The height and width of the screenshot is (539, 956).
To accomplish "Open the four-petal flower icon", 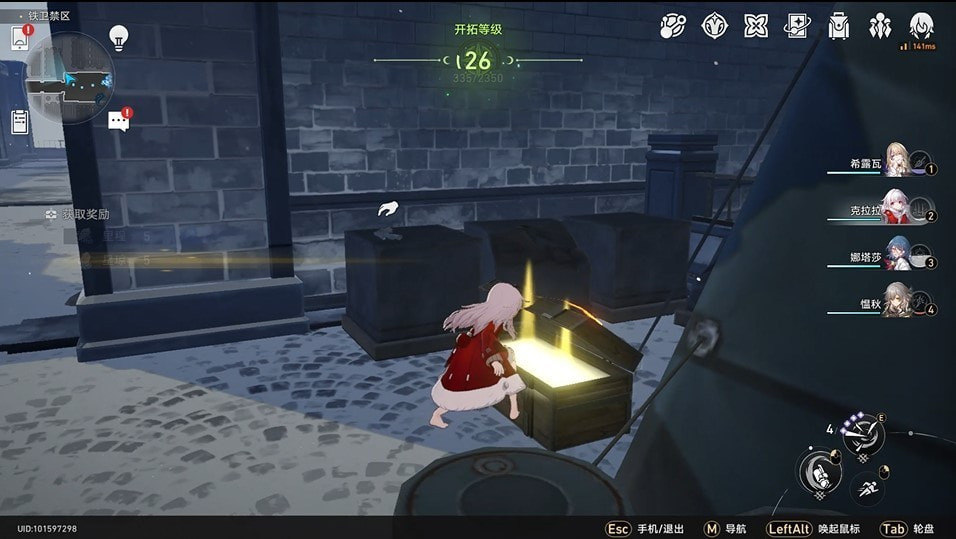I will point(756,26).
